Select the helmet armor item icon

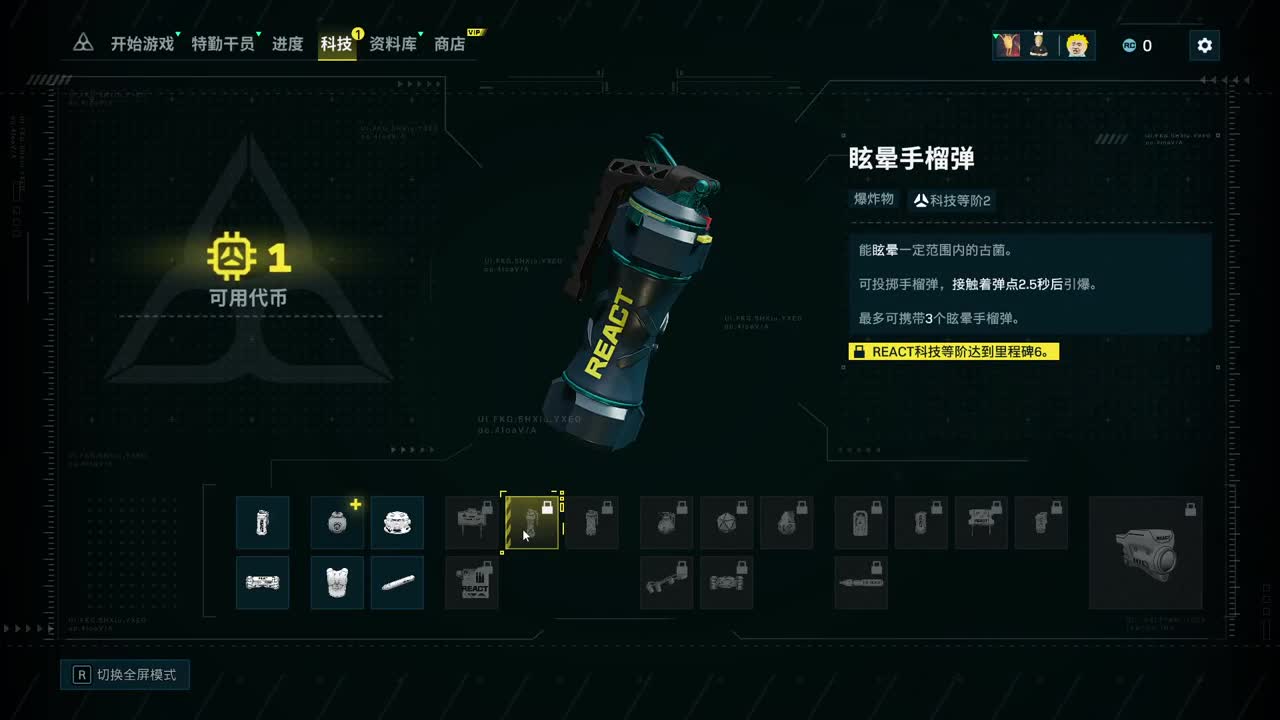(397, 522)
